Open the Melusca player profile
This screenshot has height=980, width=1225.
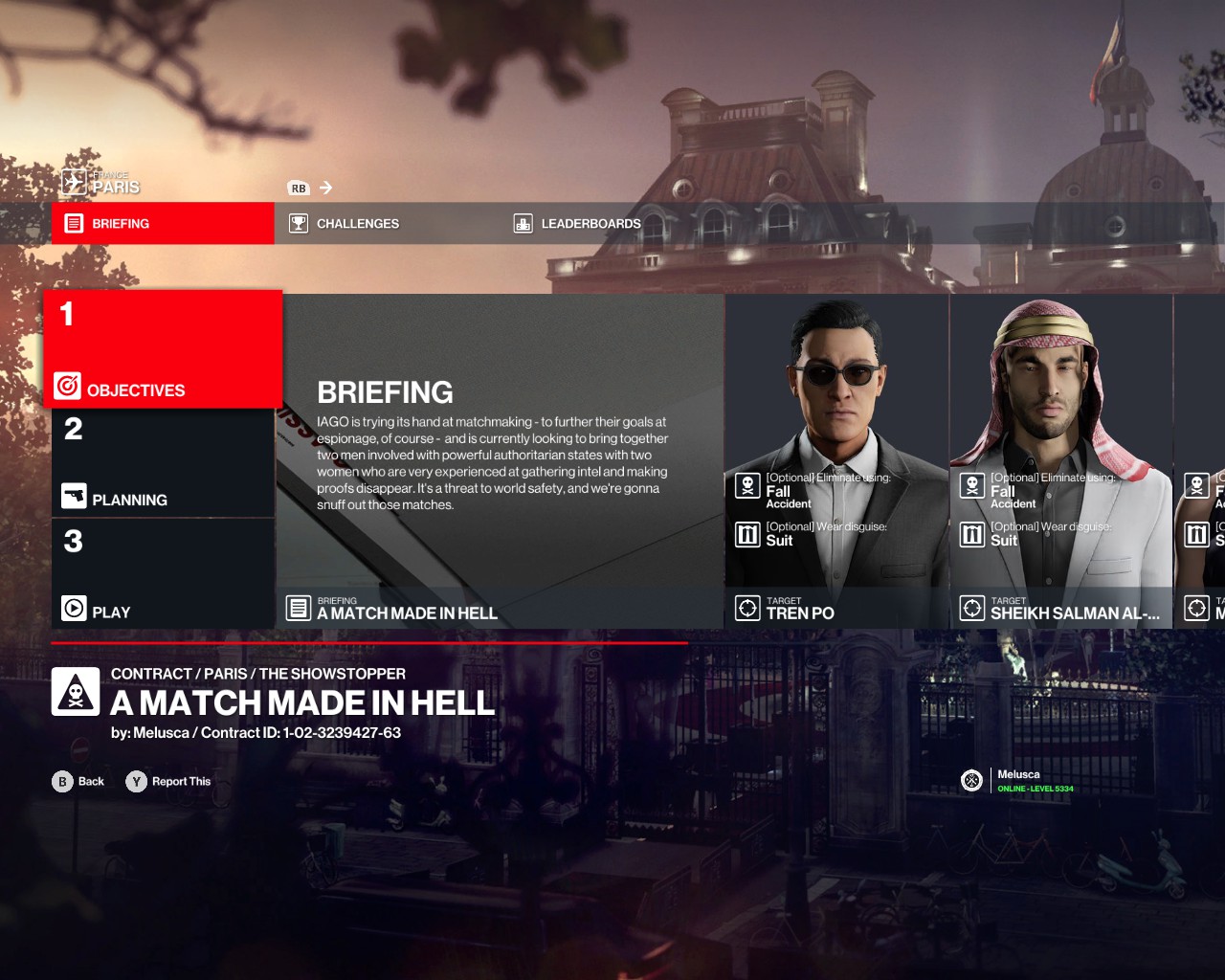pyautogui.click(x=1017, y=781)
